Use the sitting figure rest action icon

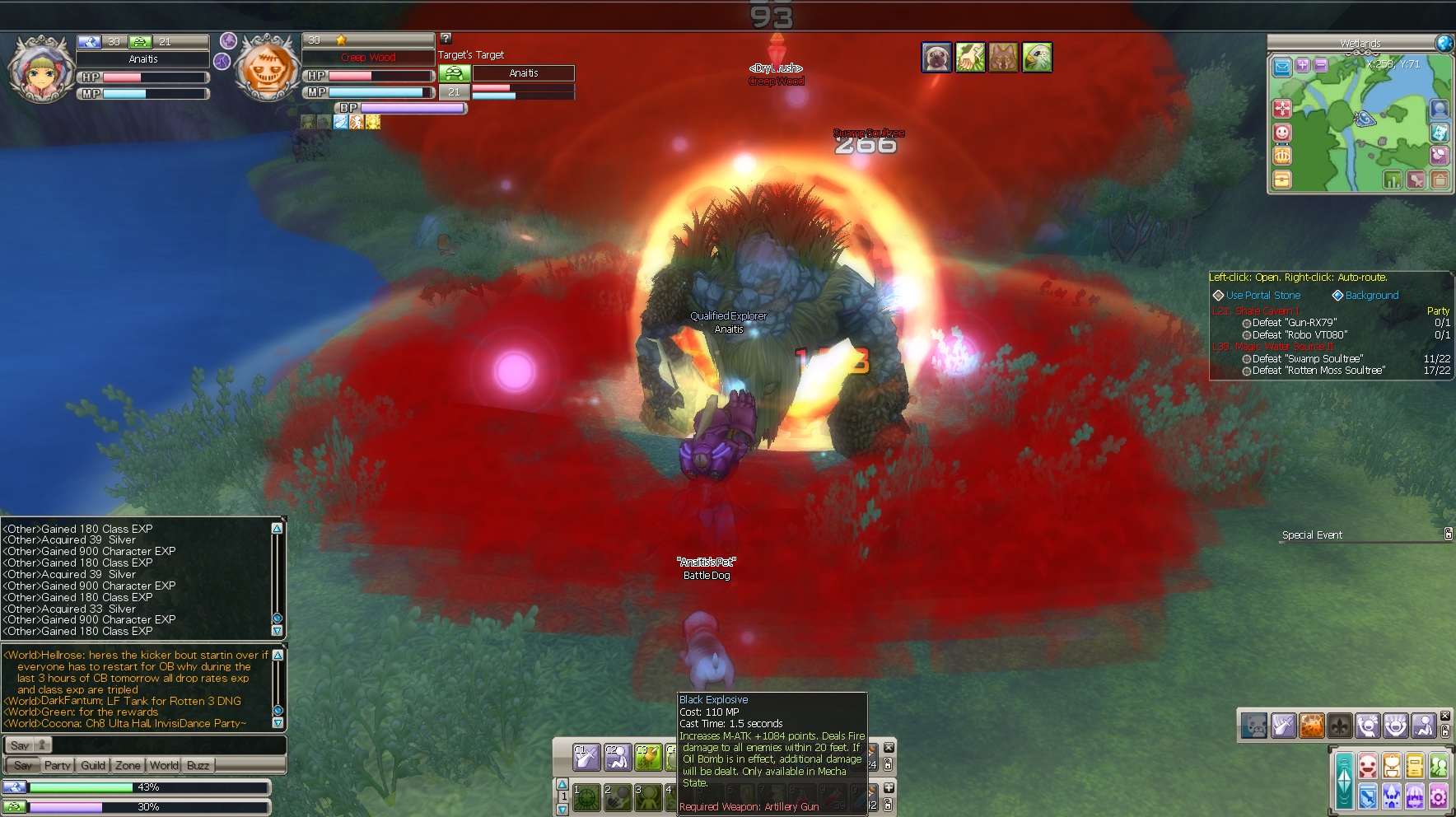click(x=1424, y=726)
